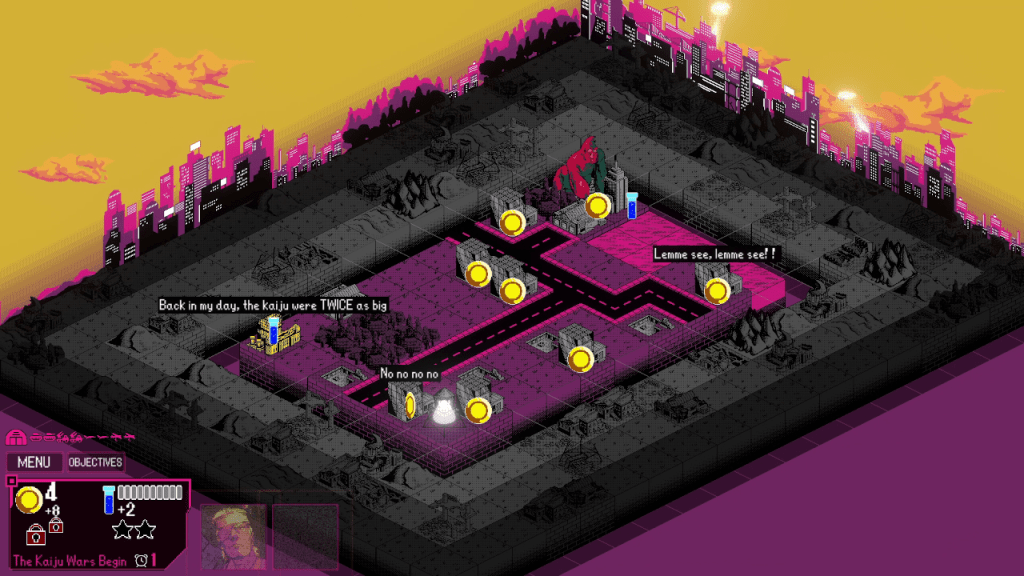Screen dimensions: 1024x576
Task: Open the MENU button
Action: [33, 462]
